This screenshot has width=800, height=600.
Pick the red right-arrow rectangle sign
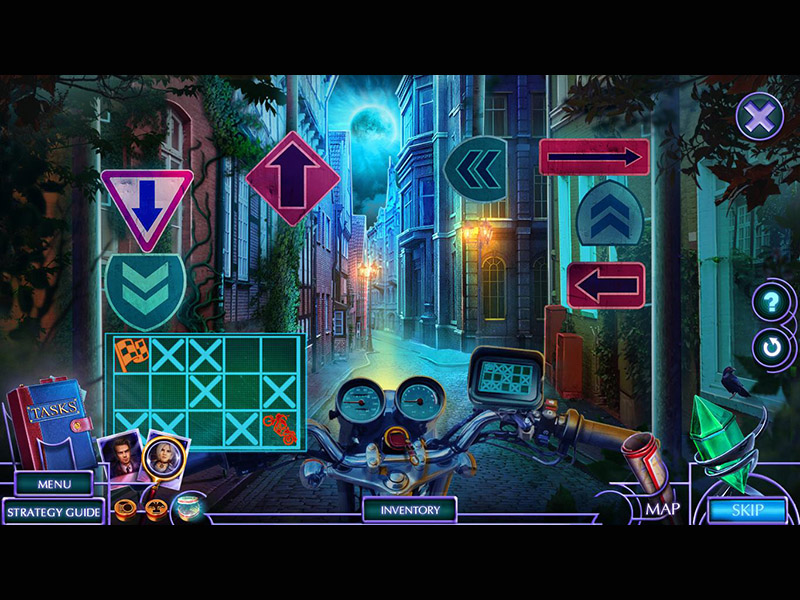click(594, 157)
